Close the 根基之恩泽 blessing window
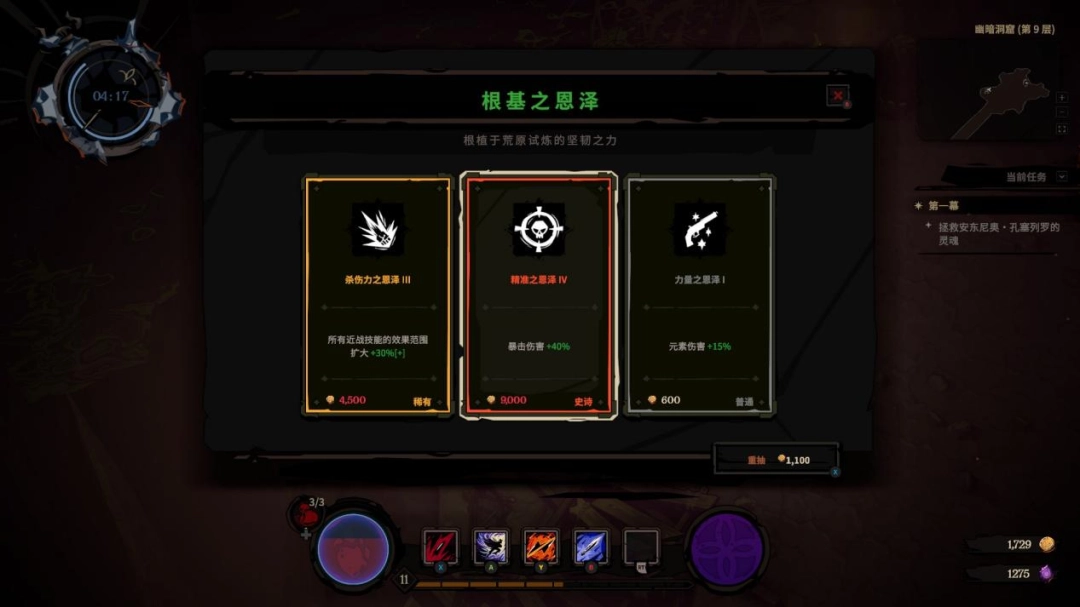This screenshot has width=1080, height=607. 837,96
